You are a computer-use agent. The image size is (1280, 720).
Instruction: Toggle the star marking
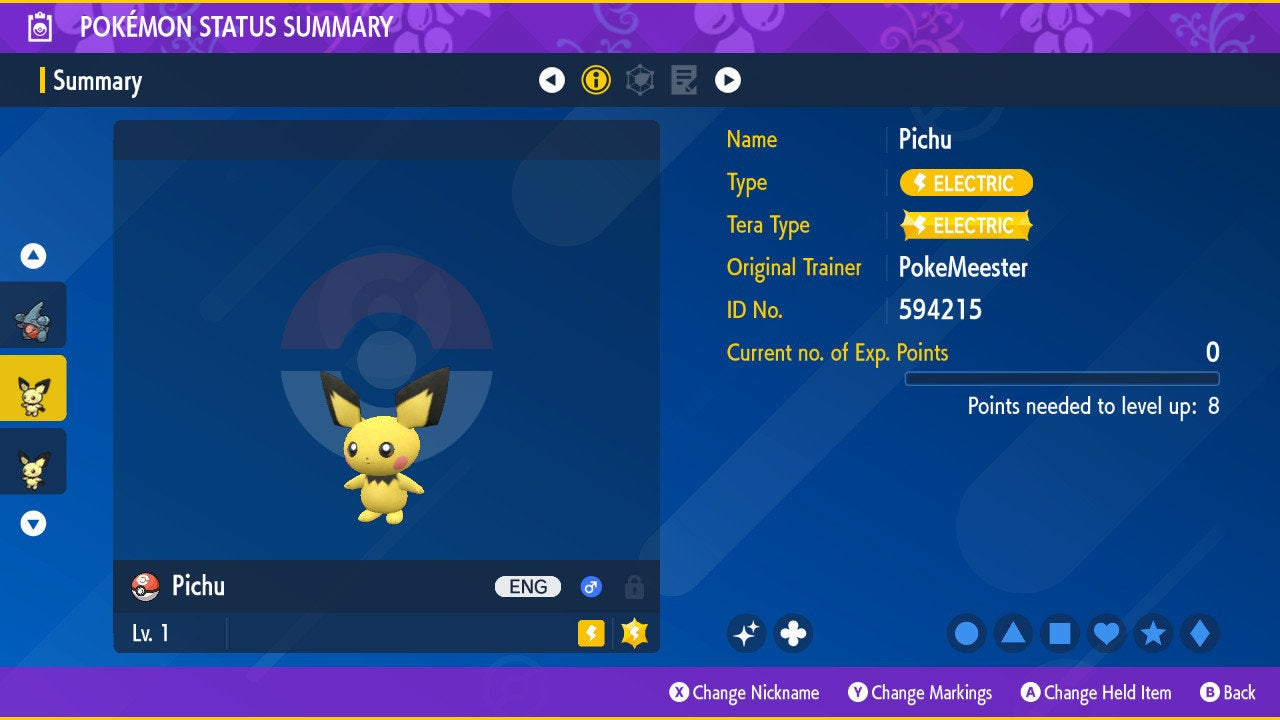click(x=1153, y=633)
